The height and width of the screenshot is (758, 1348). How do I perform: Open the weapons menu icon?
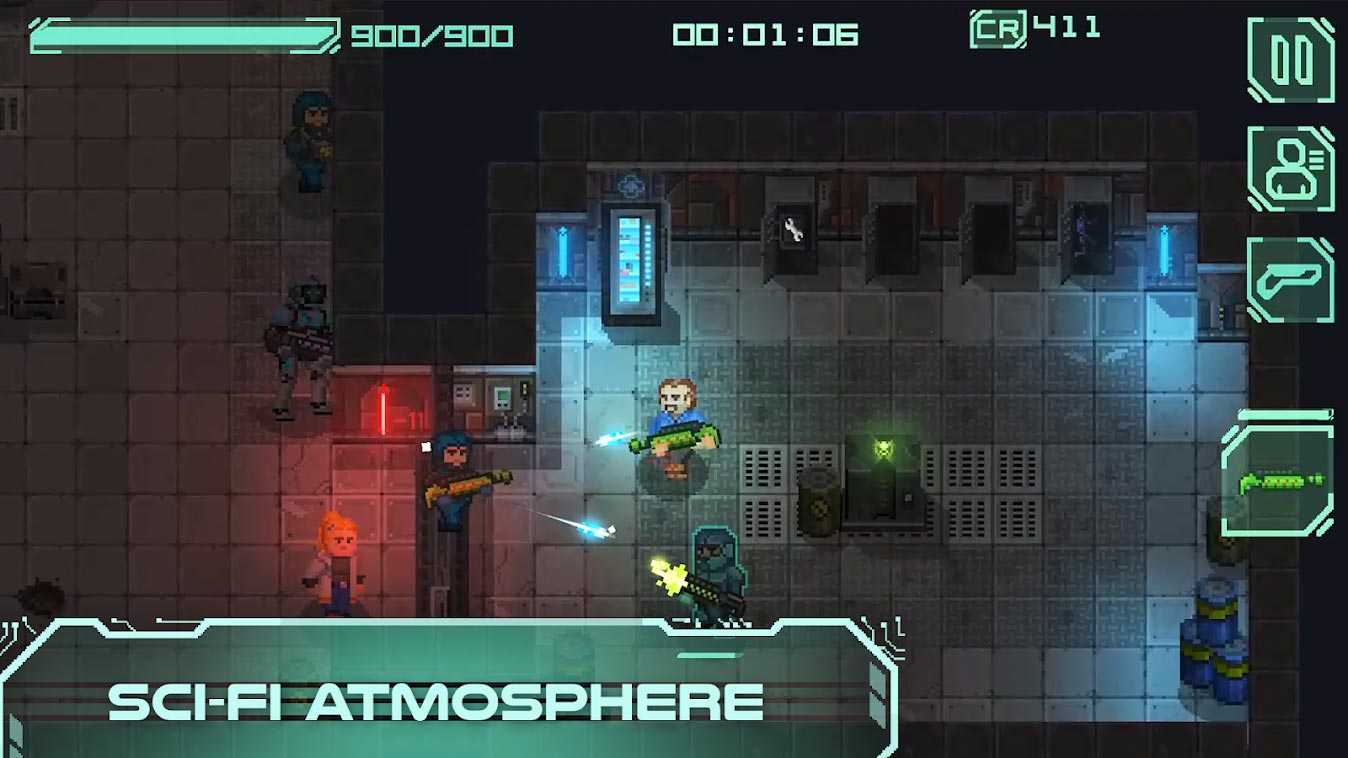[x=1291, y=279]
